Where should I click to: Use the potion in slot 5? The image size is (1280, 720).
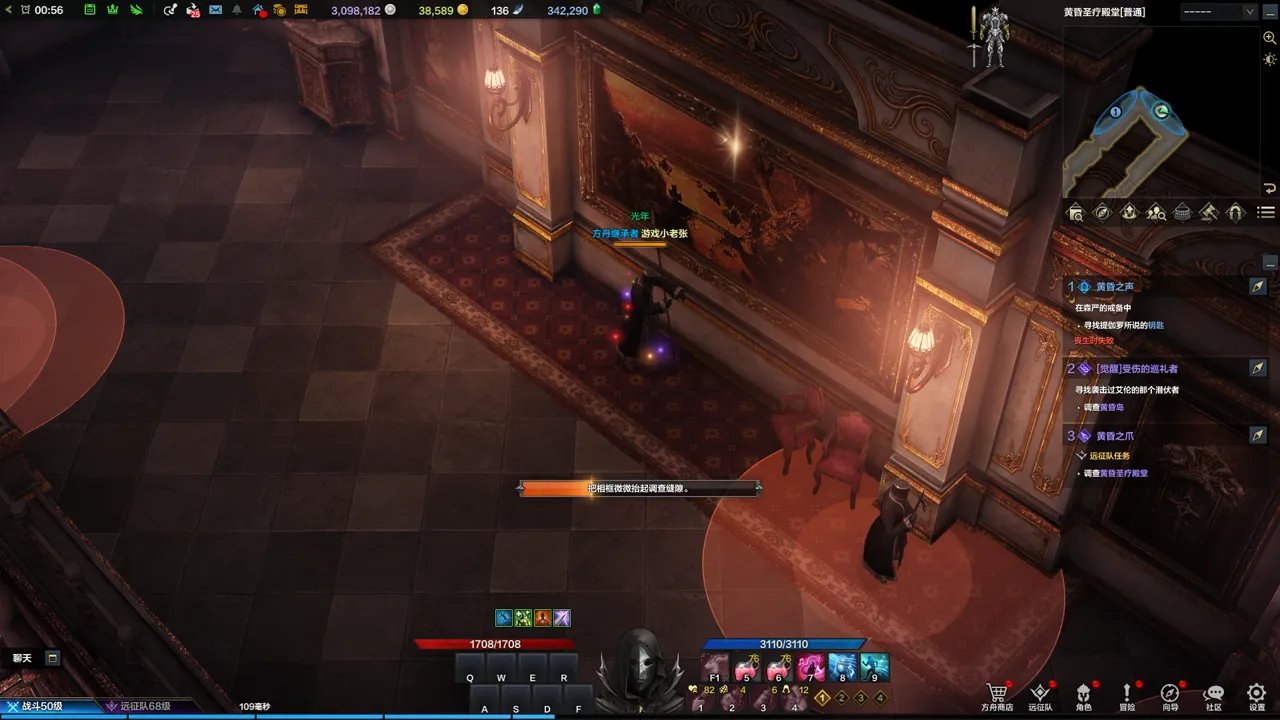746,667
